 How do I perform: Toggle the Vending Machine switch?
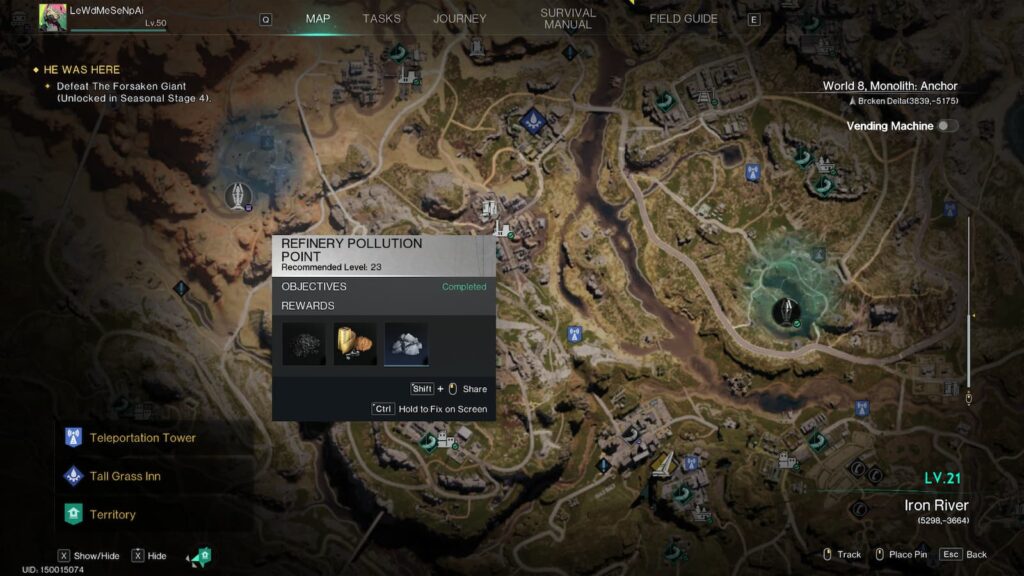[946, 126]
